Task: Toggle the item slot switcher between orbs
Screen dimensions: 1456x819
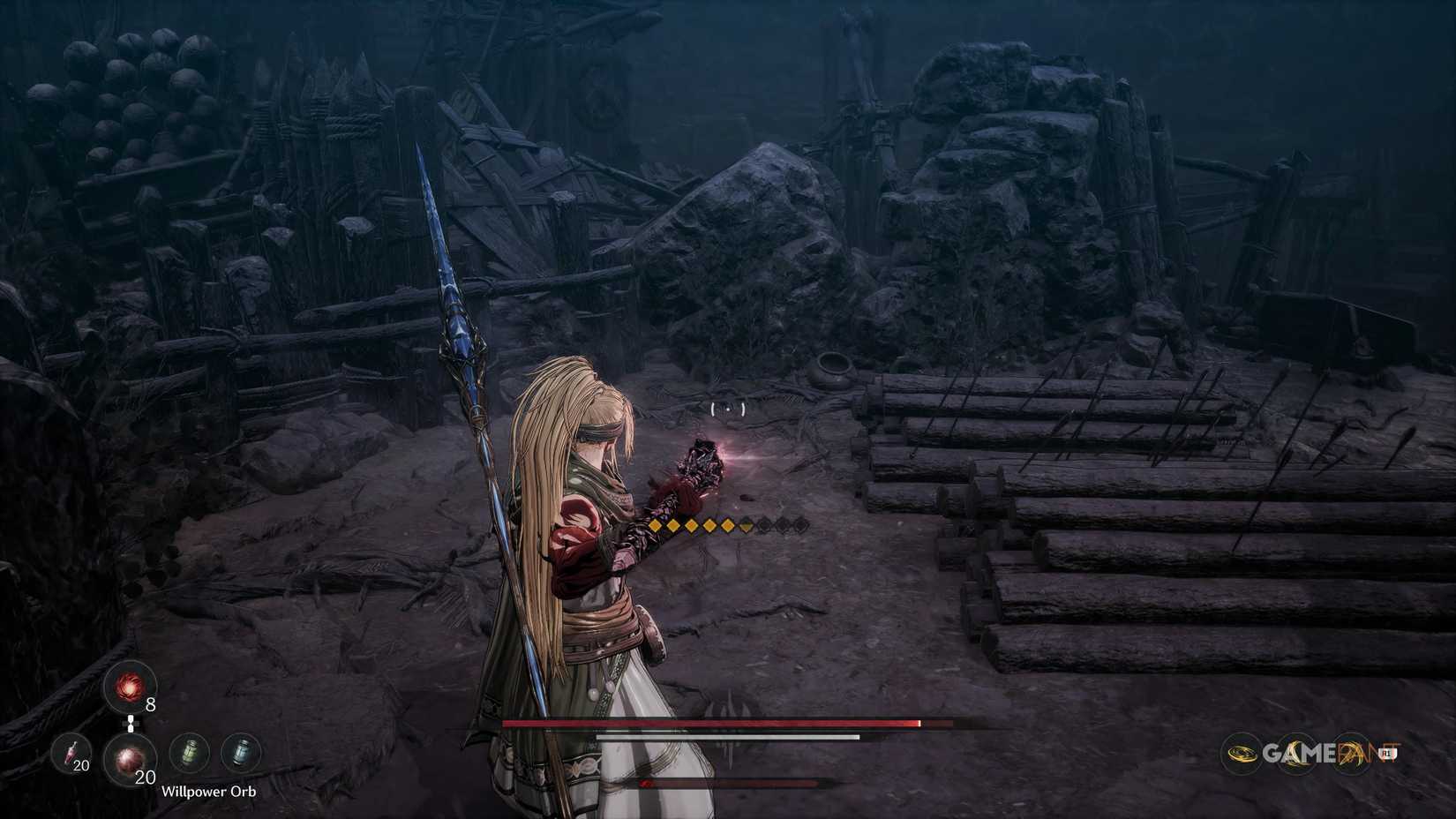Action: pyautogui.click(x=131, y=724)
